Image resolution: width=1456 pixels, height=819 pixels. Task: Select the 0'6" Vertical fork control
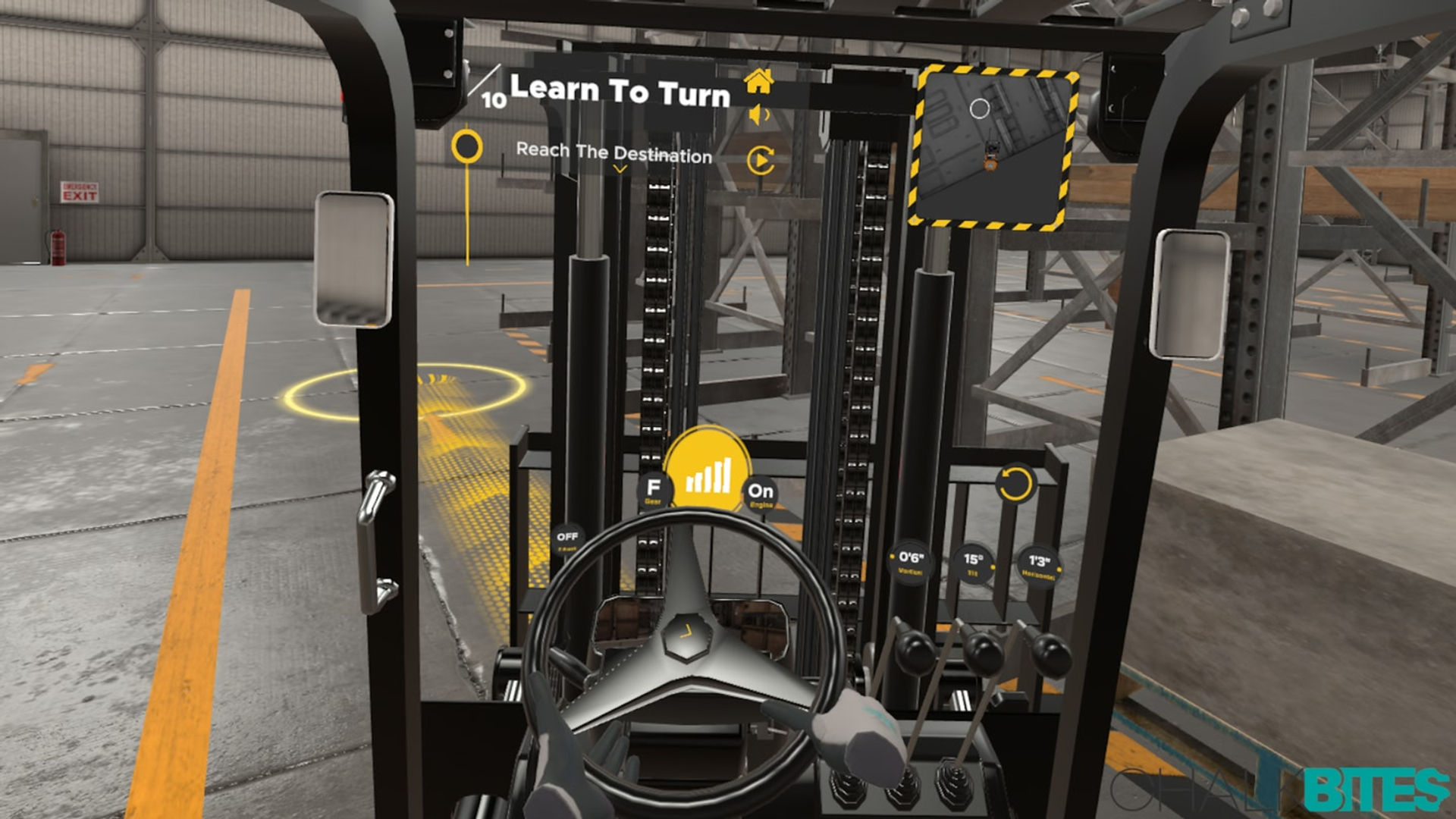(911, 562)
